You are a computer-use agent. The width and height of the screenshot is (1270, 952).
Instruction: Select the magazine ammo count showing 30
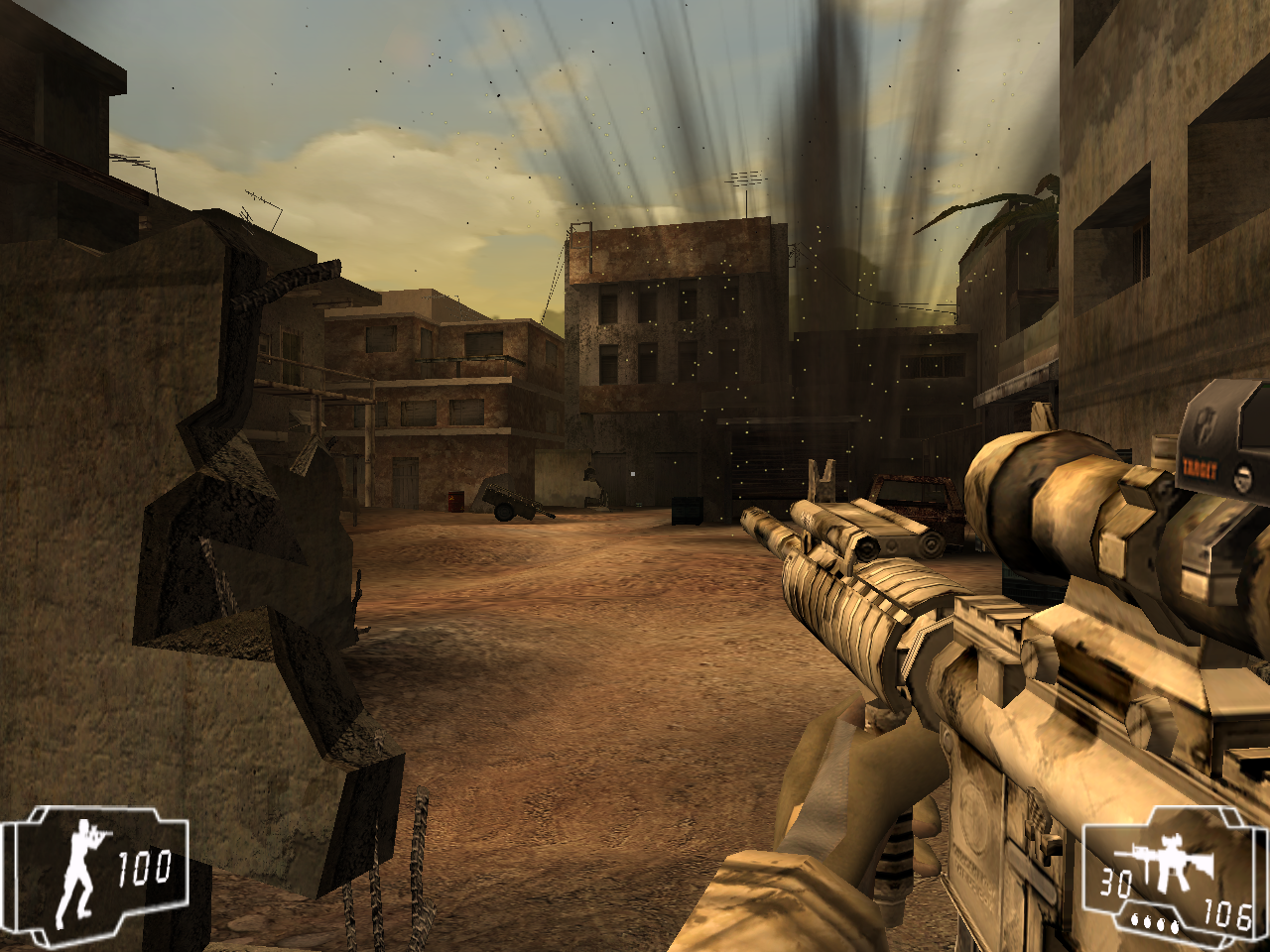click(x=1115, y=882)
